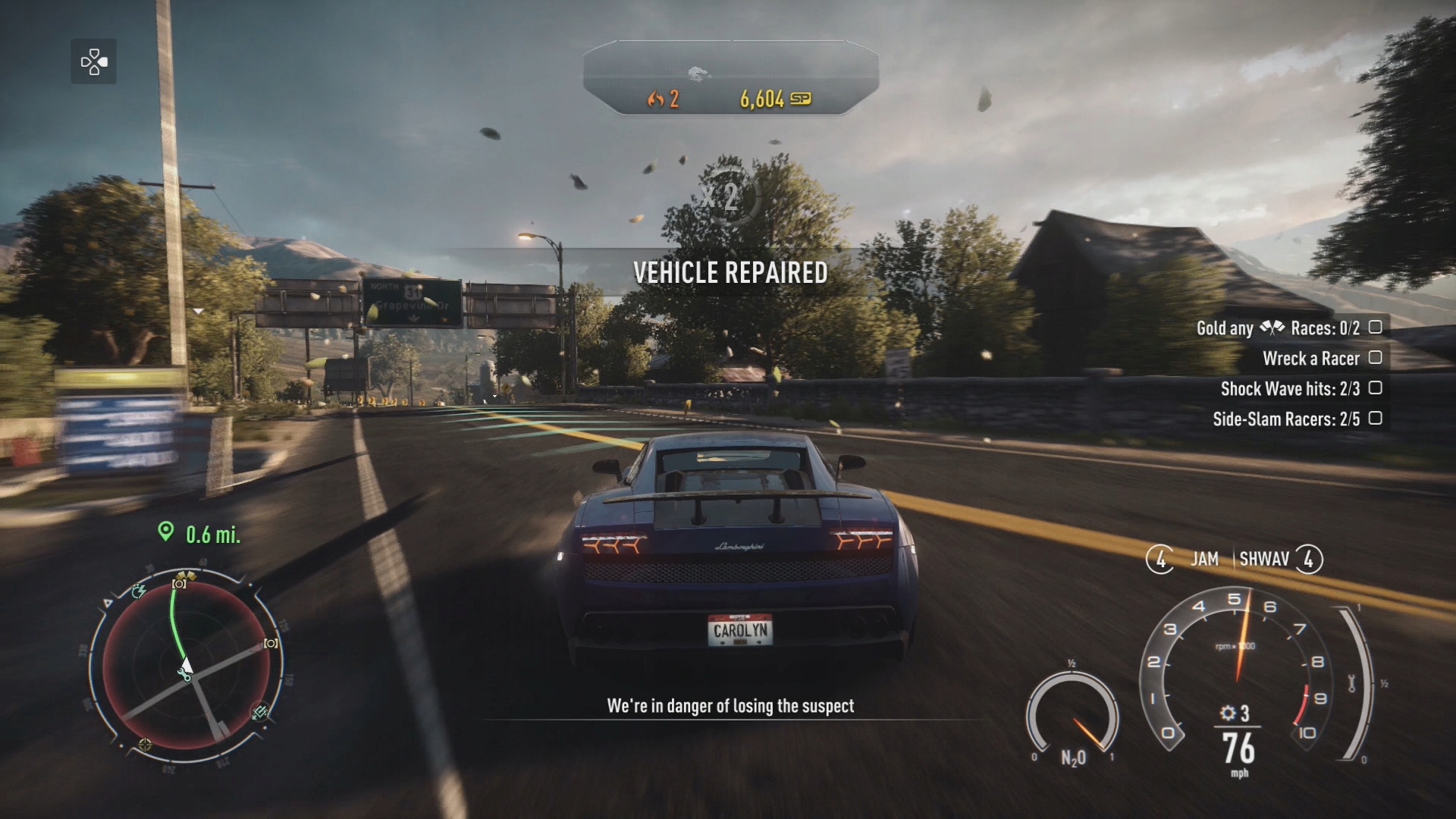Tick the Shock Wave hits objective checkbox

tap(1375, 388)
